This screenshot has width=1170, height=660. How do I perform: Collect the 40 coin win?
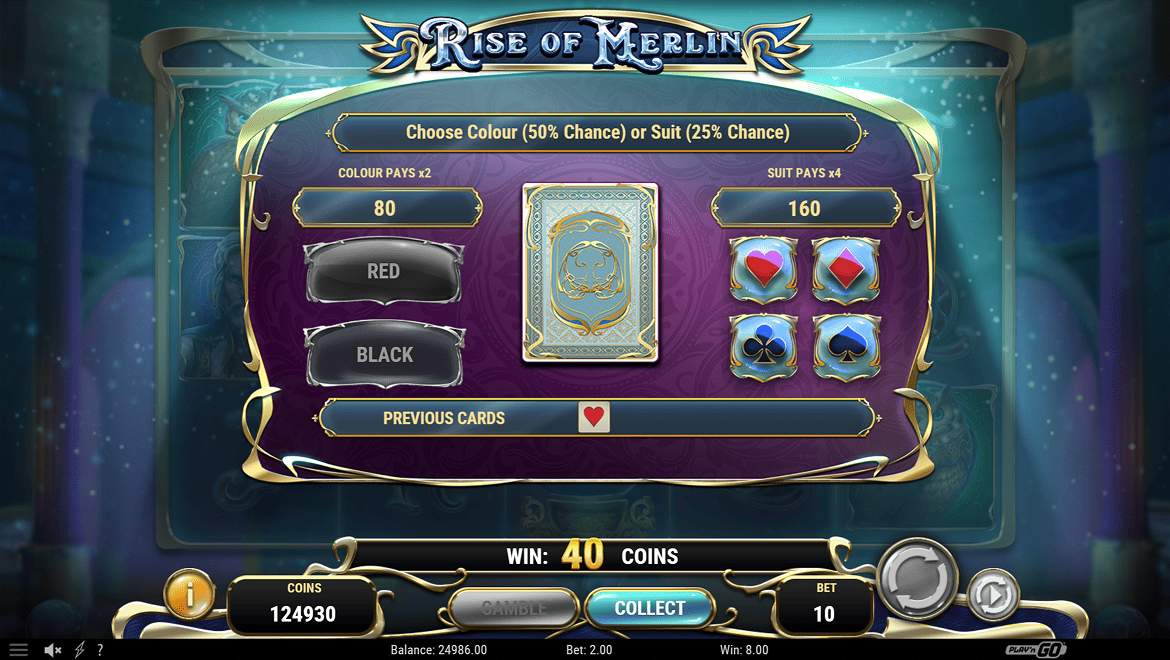click(x=650, y=608)
